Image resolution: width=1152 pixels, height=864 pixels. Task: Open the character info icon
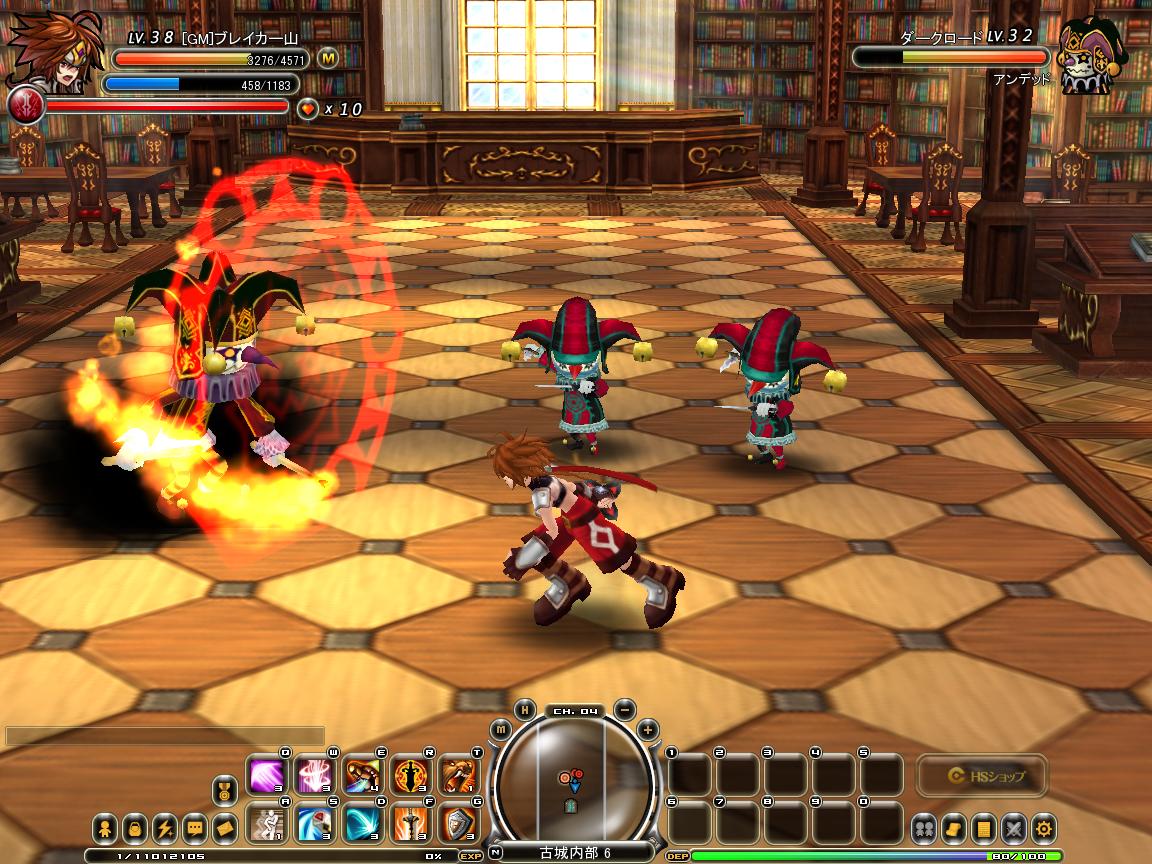pyautogui.click(x=105, y=828)
